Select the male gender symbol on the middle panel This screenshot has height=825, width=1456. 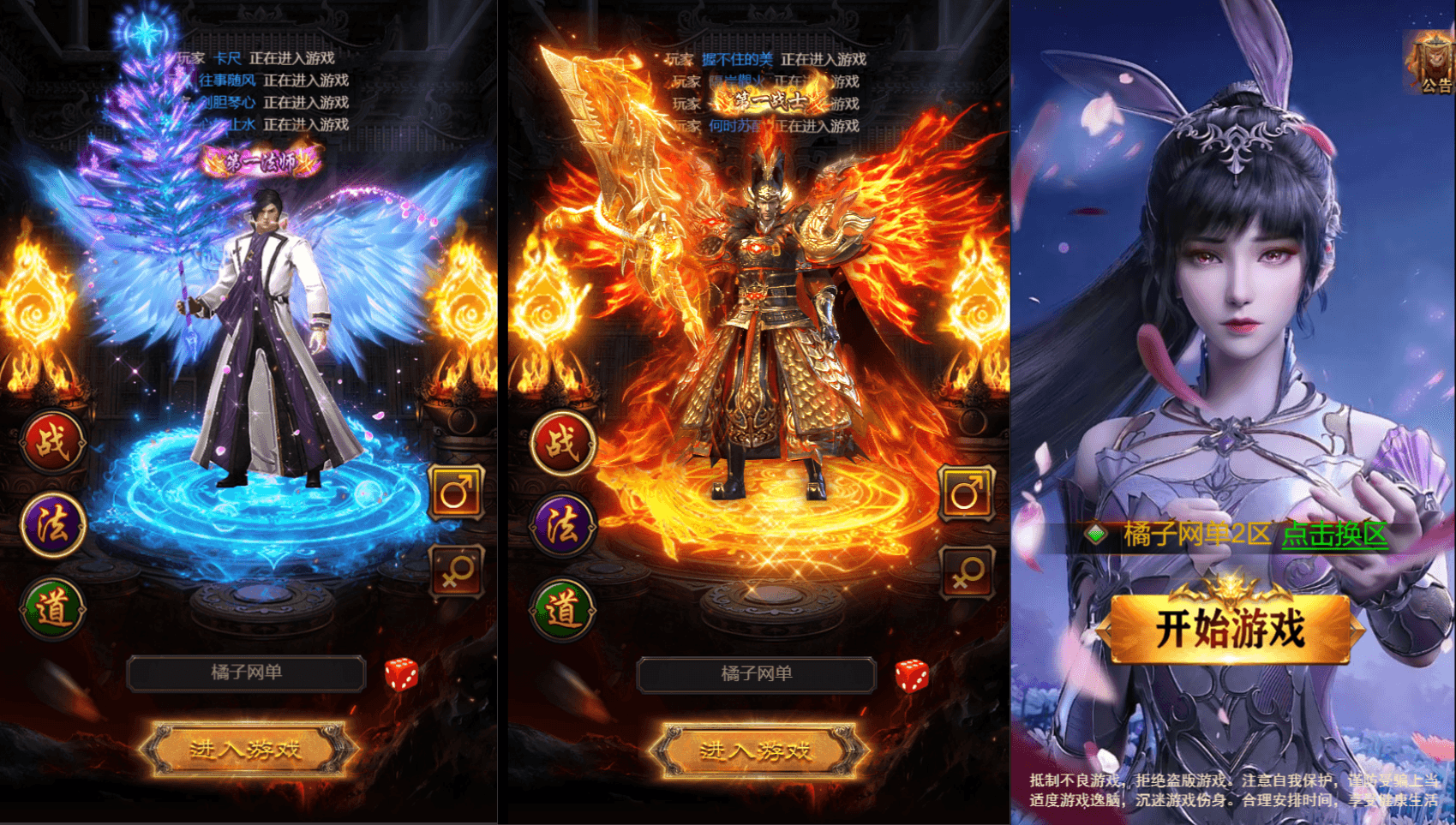click(x=967, y=493)
